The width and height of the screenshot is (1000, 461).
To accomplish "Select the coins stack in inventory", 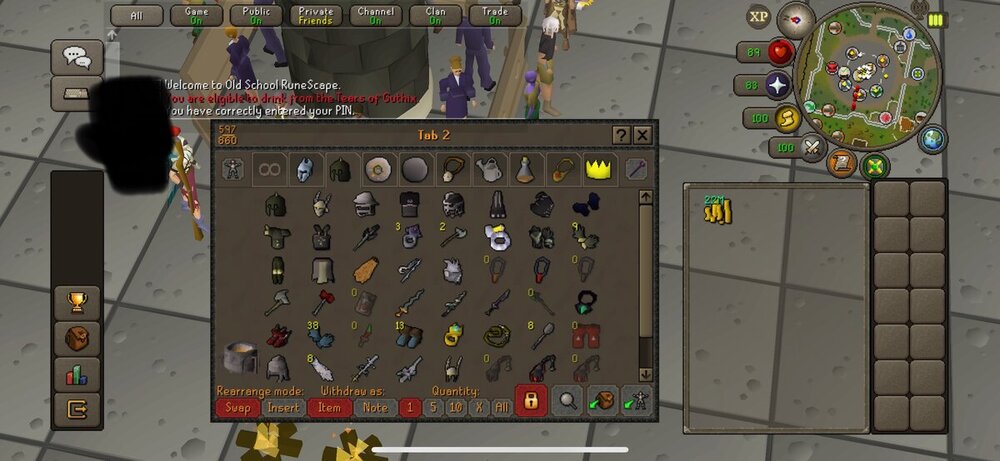I will point(717,210).
